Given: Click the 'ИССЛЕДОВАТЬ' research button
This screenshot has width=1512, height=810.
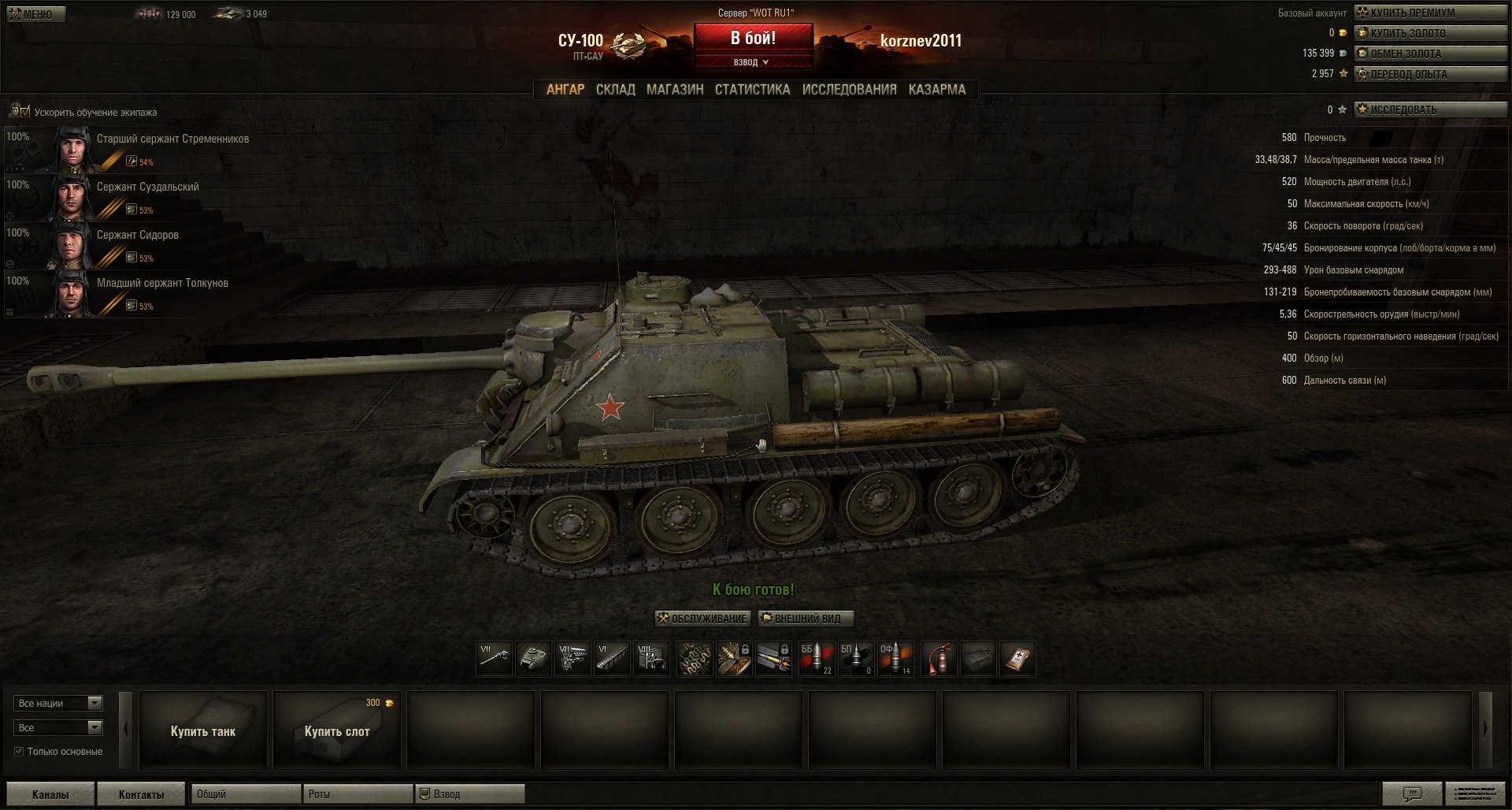Looking at the screenshot, I should coord(1430,110).
